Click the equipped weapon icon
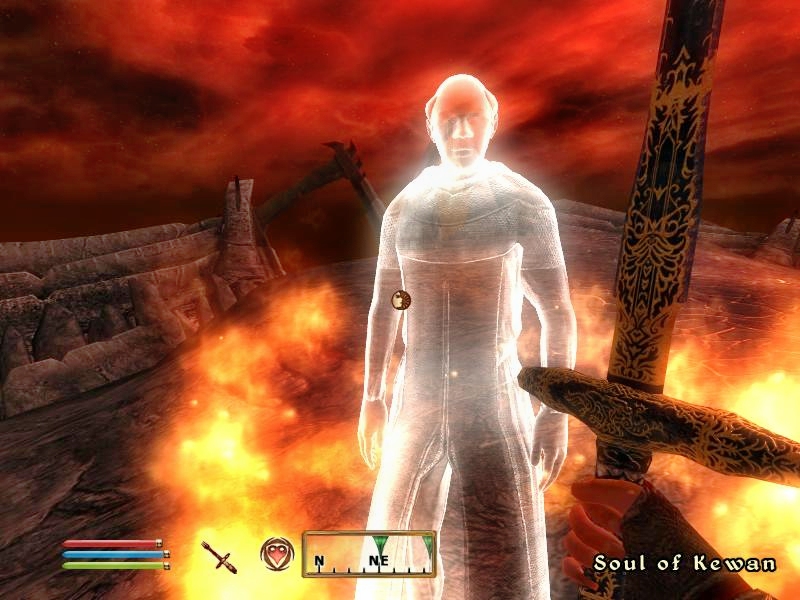The width and height of the screenshot is (800, 600). pos(218,554)
